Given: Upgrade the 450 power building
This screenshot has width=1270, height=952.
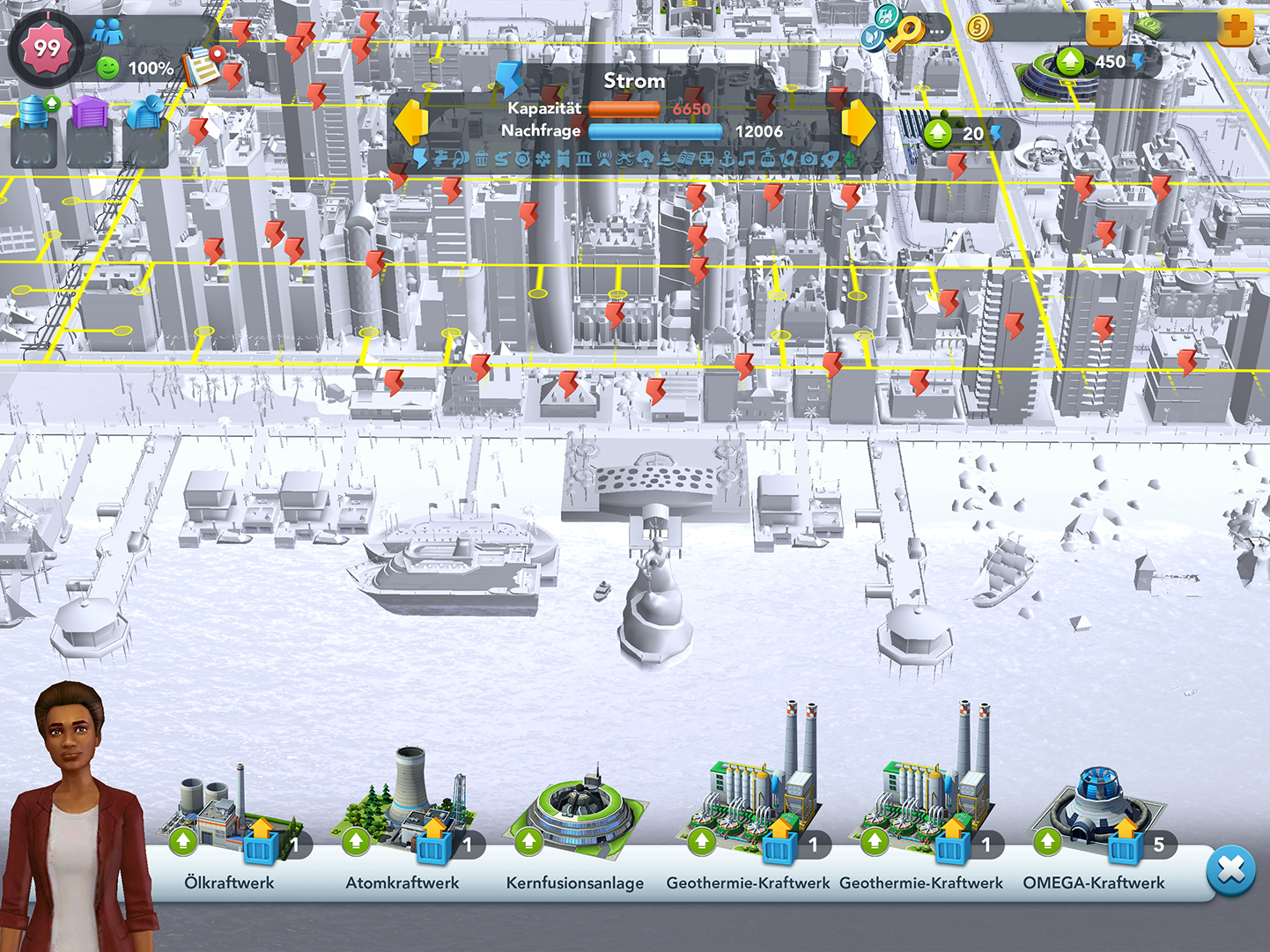Looking at the screenshot, I should click(1070, 62).
